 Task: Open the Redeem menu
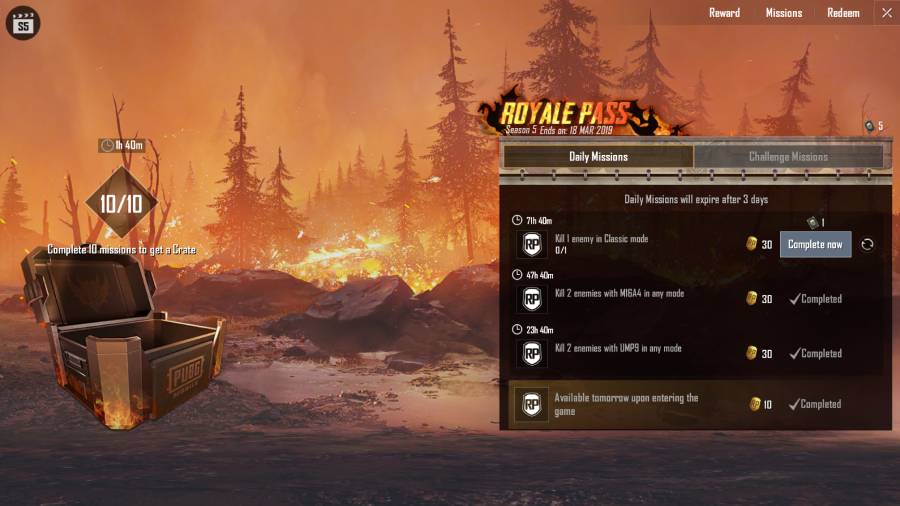[x=843, y=13]
